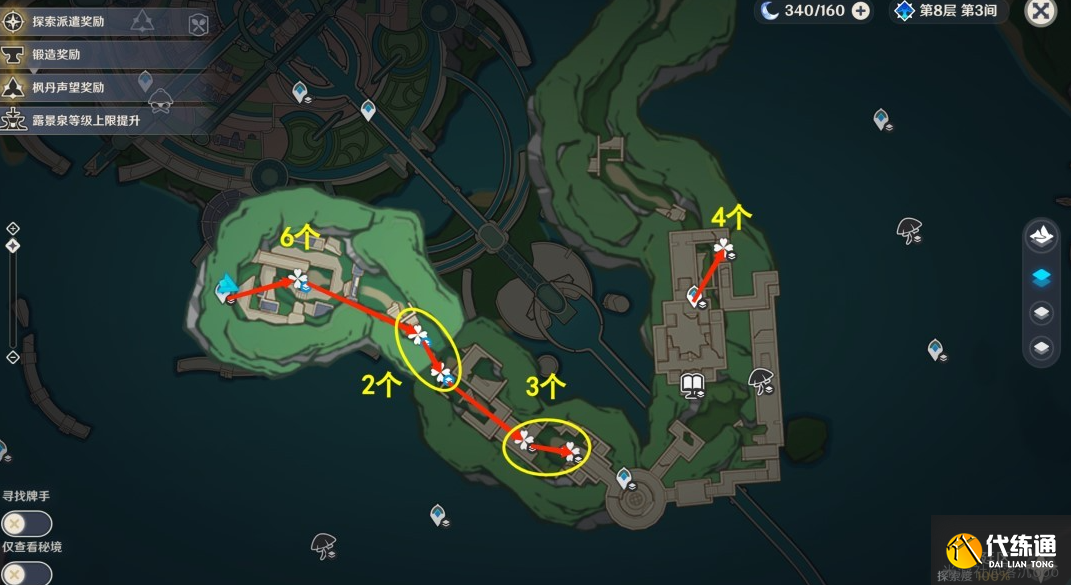
Task: Click the map zoom-in plus button
Action: (12, 228)
